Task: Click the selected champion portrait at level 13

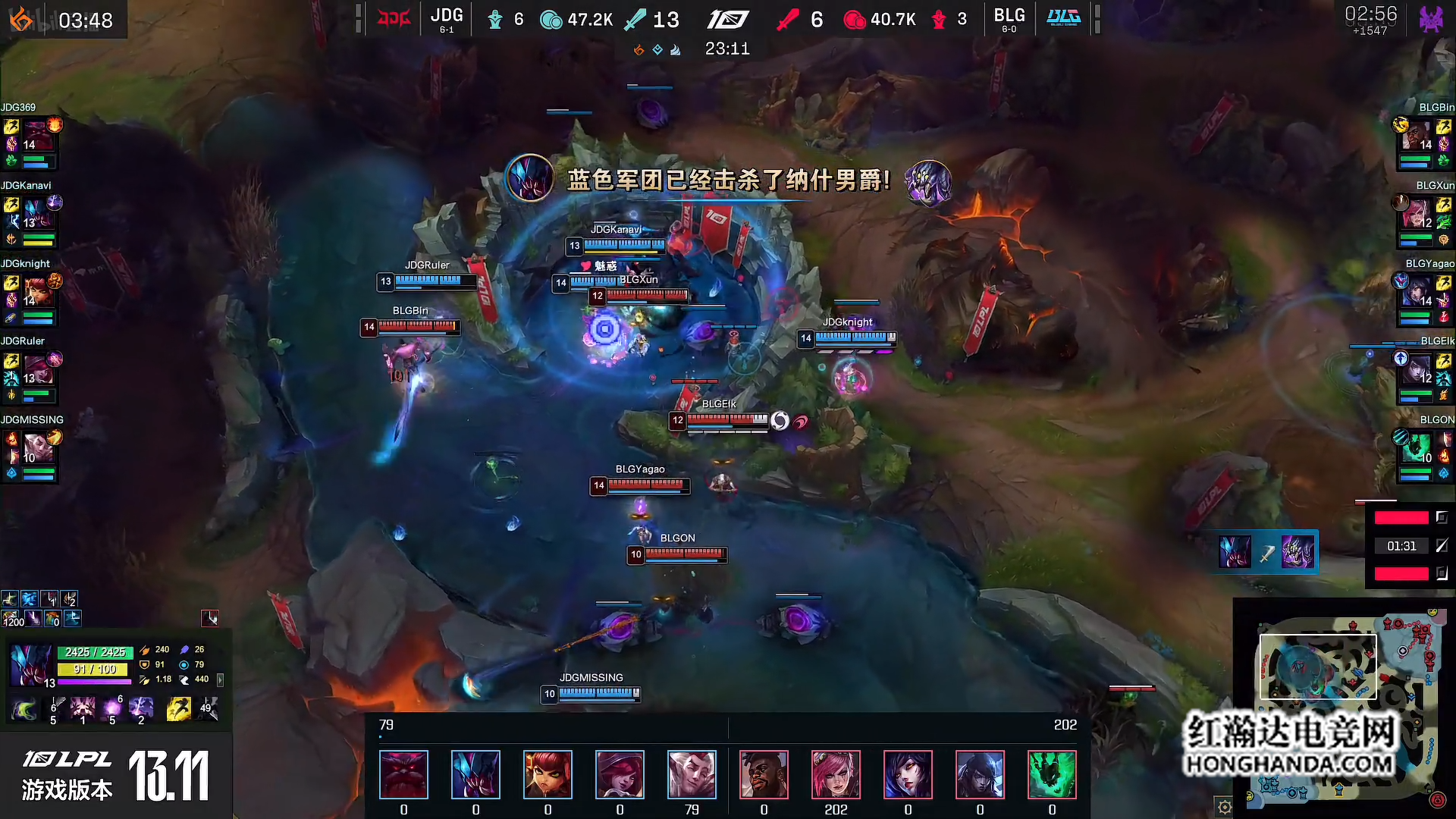Action: point(31,665)
